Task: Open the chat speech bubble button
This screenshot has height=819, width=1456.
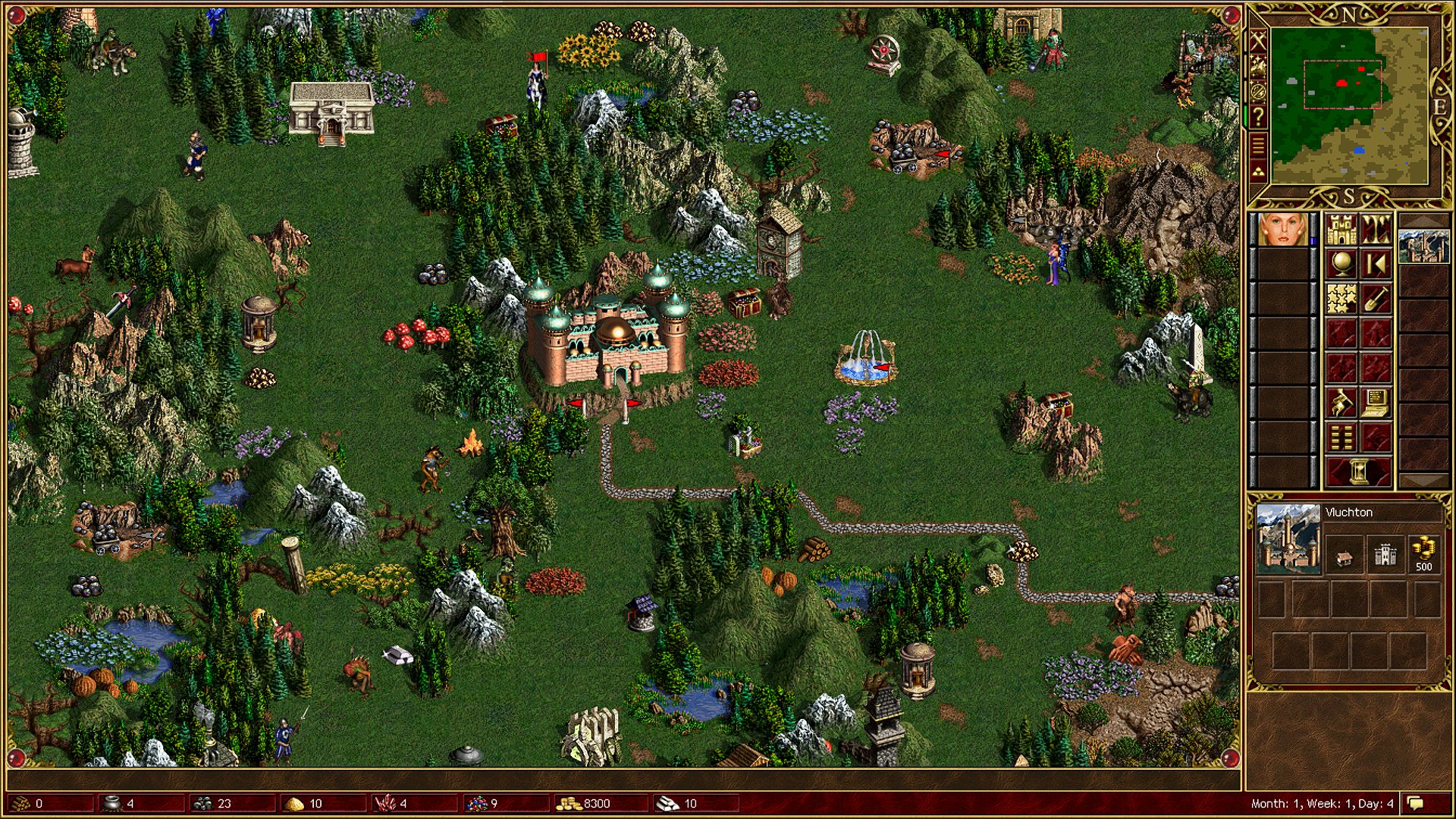Action: coord(1415,803)
